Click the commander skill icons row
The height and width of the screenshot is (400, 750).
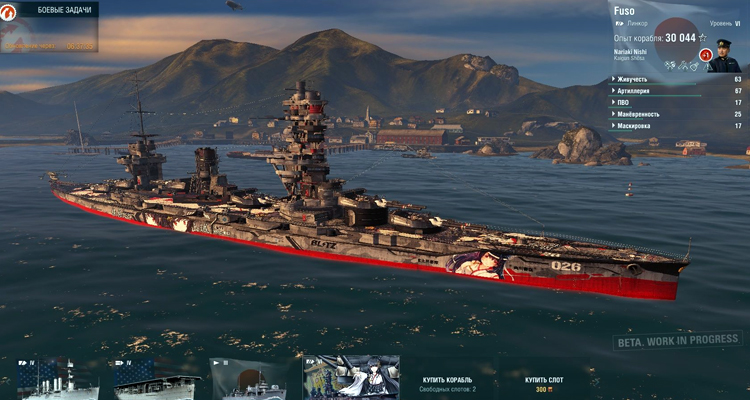[683, 65]
